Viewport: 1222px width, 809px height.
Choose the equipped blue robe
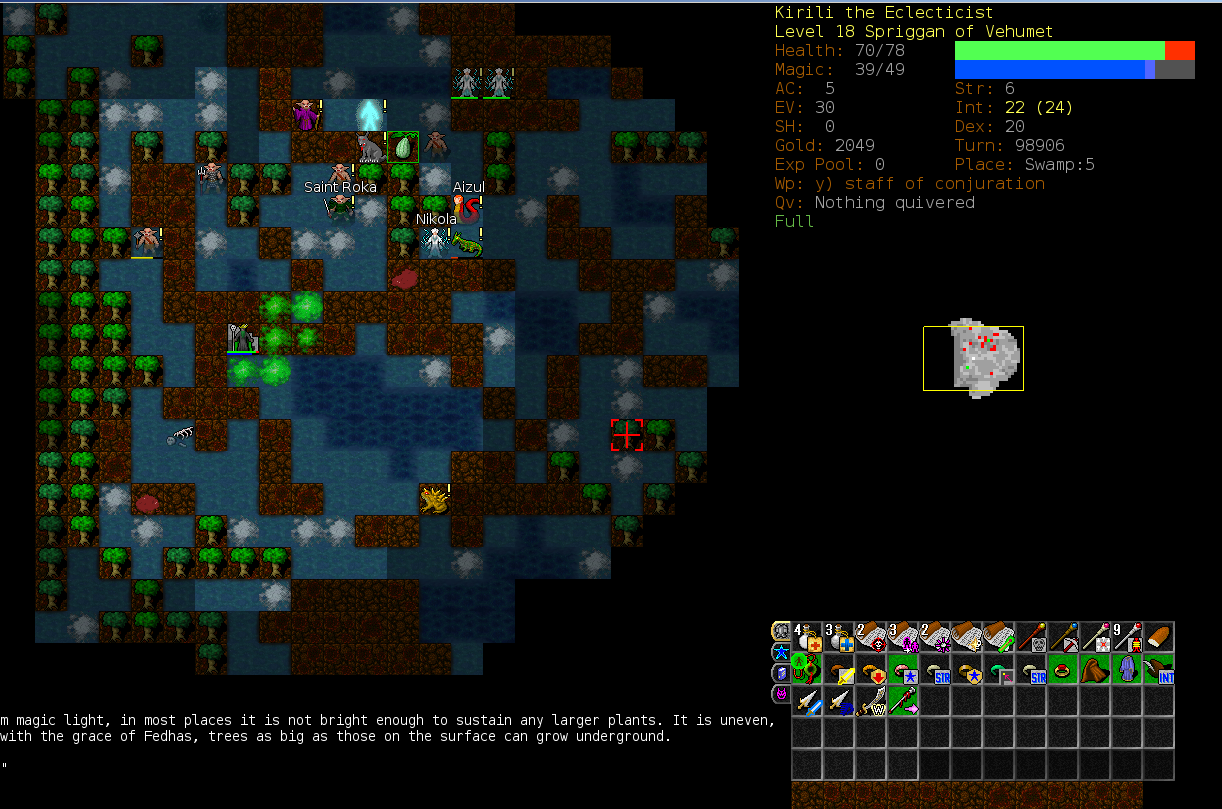point(1128,670)
